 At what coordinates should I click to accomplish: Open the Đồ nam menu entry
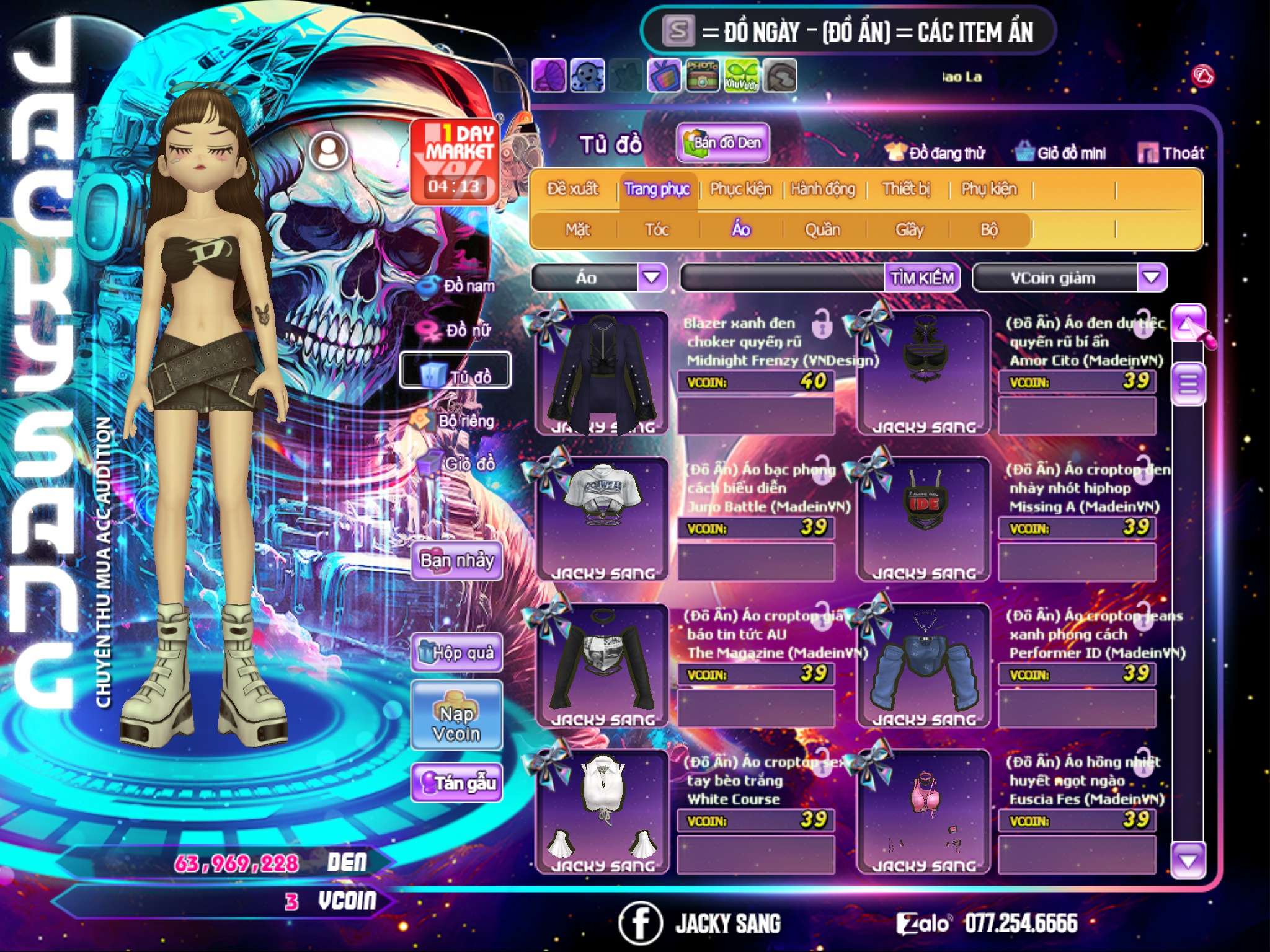pos(458,286)
